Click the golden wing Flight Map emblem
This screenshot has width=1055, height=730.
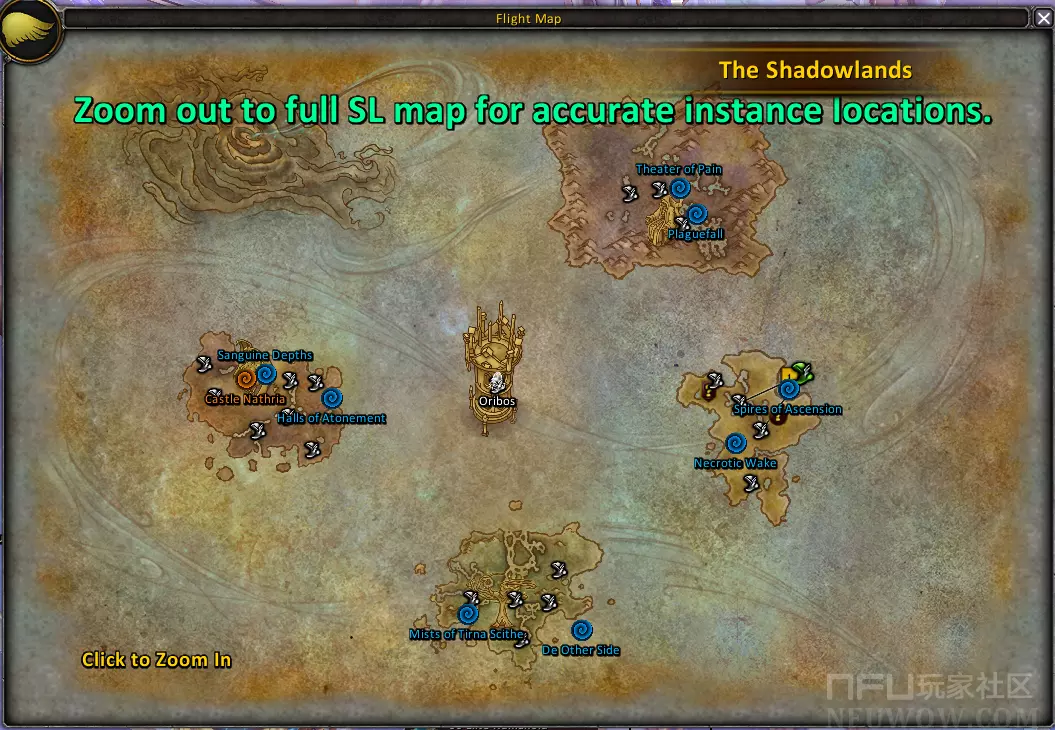(x=29, y=32)
